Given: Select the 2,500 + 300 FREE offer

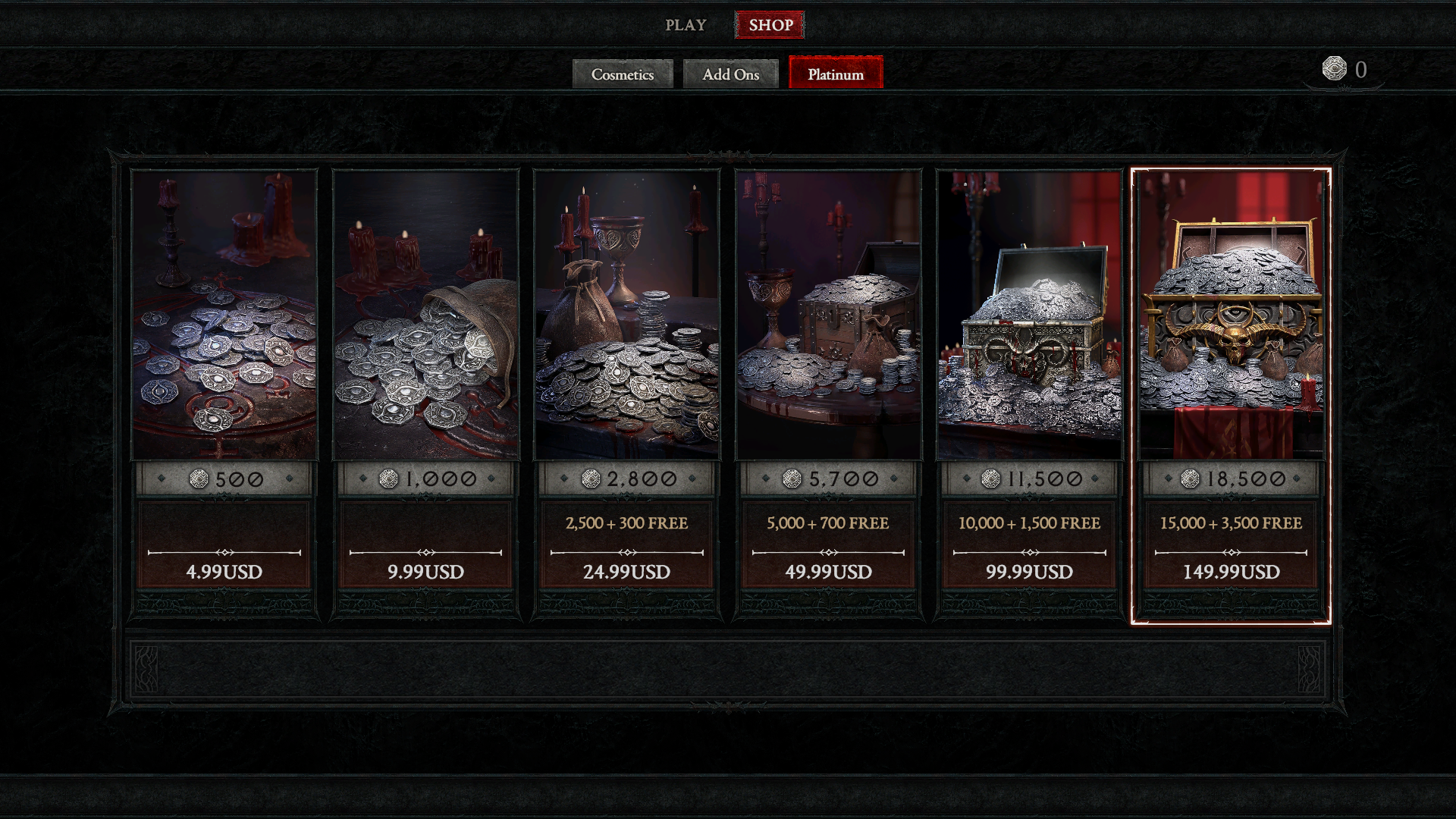Looking at the screenshot, I should (x=627, y=523).
